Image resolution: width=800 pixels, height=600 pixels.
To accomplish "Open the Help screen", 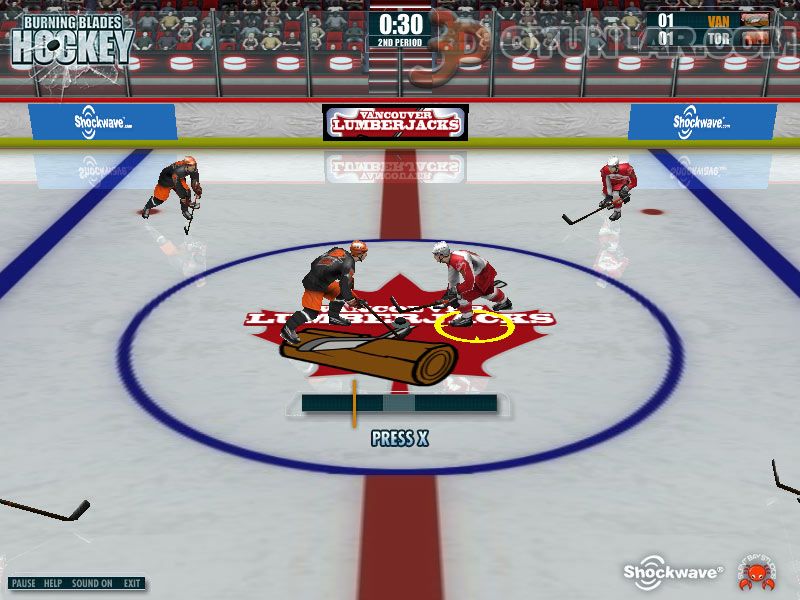I will coord(53,583).
